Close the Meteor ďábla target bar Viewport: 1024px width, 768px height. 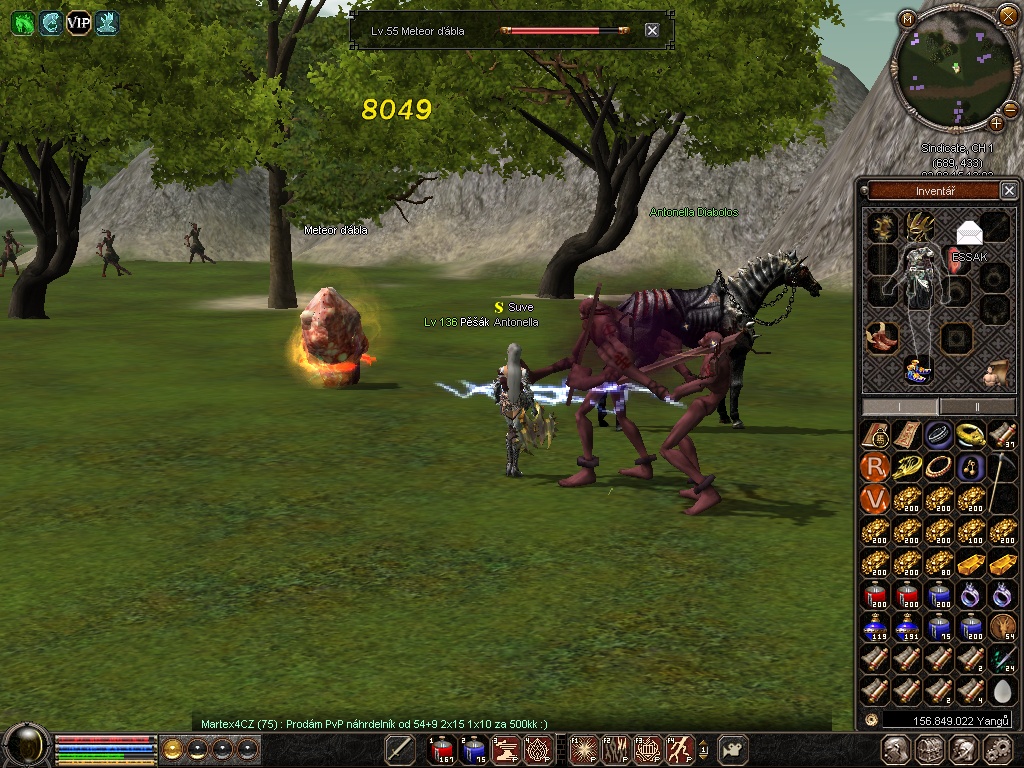click(x=652, y=31)
